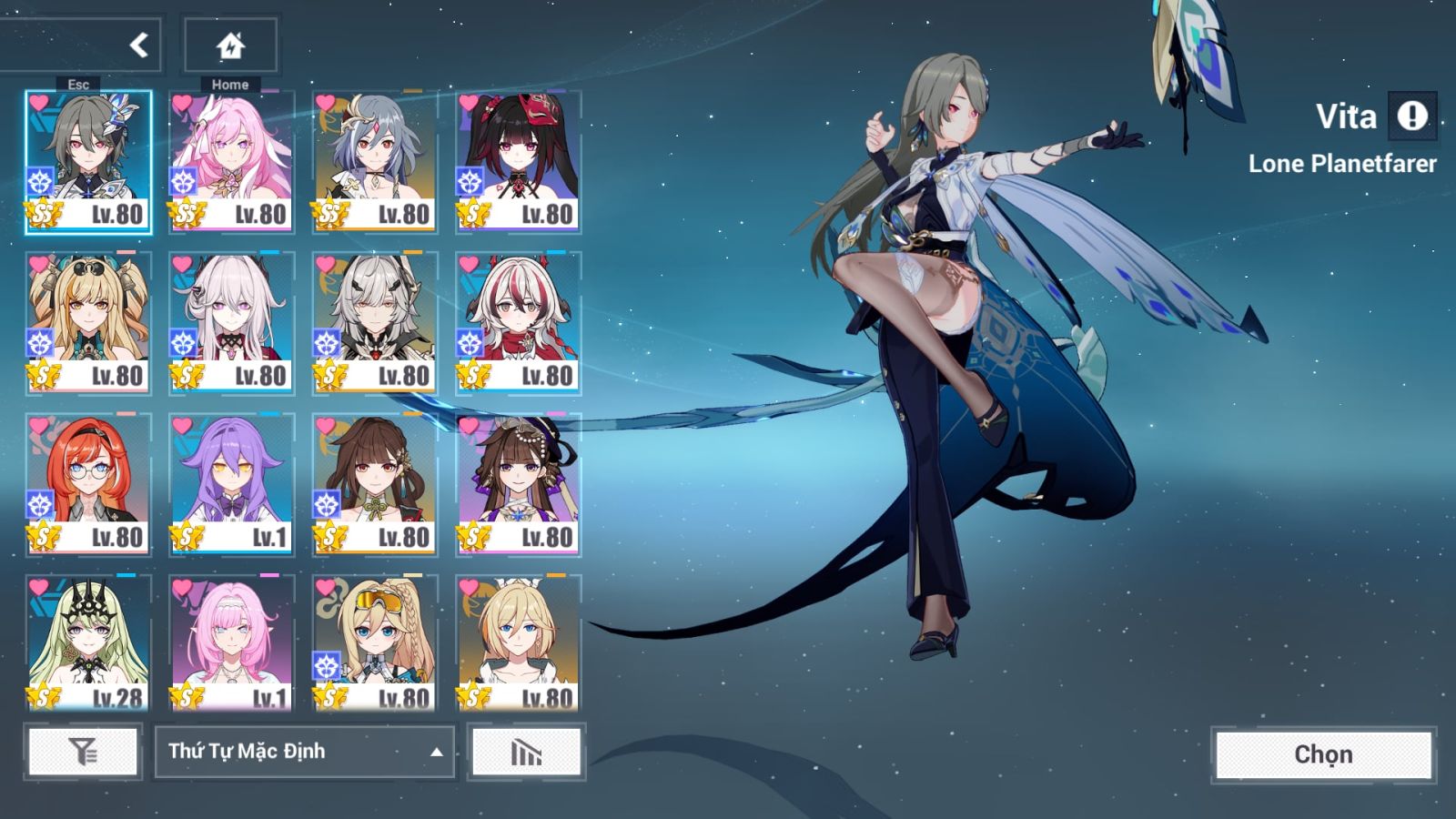Return to the Home screen

point(230,45)
